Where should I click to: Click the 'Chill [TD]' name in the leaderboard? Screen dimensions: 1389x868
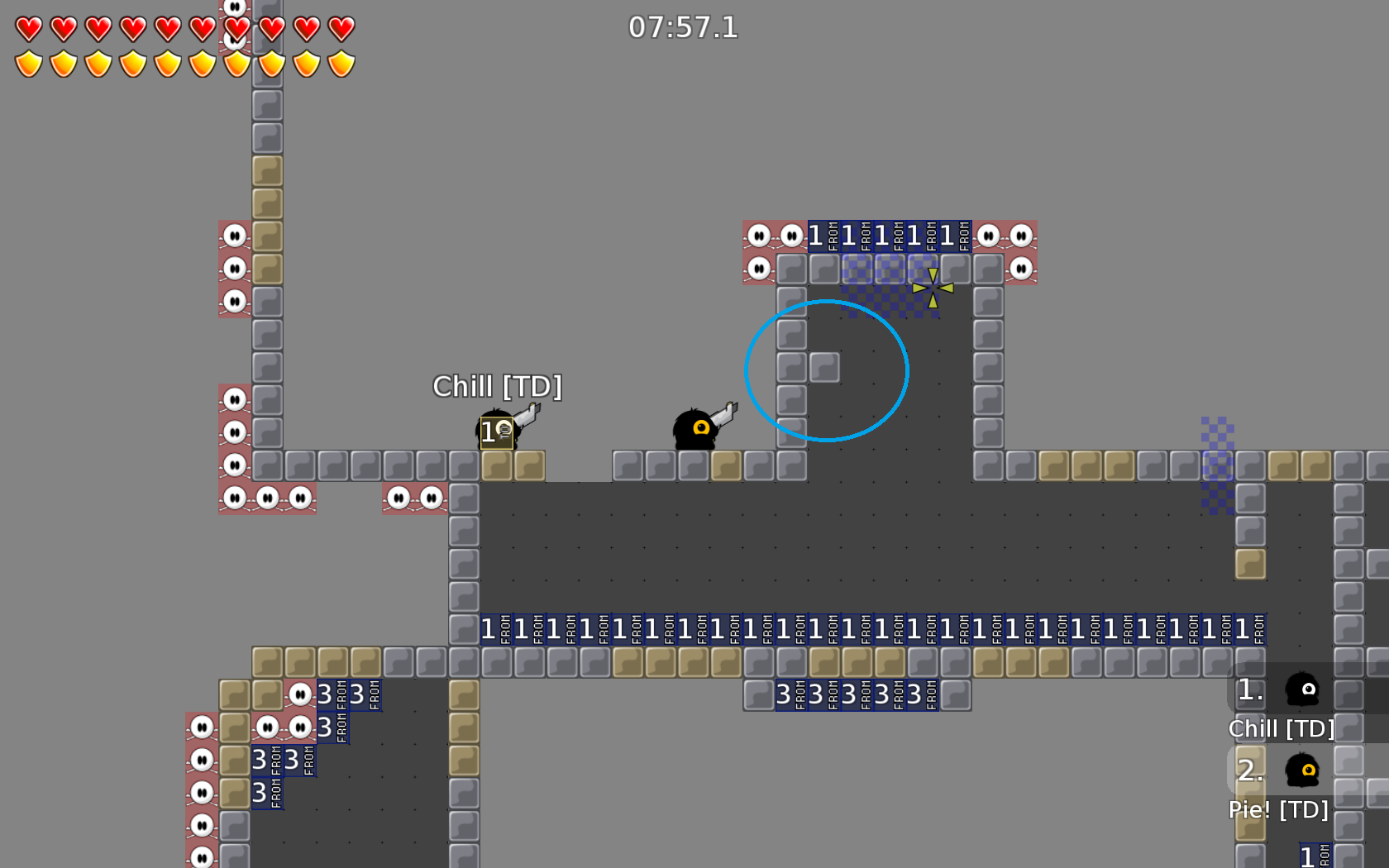pos(1282,729)
